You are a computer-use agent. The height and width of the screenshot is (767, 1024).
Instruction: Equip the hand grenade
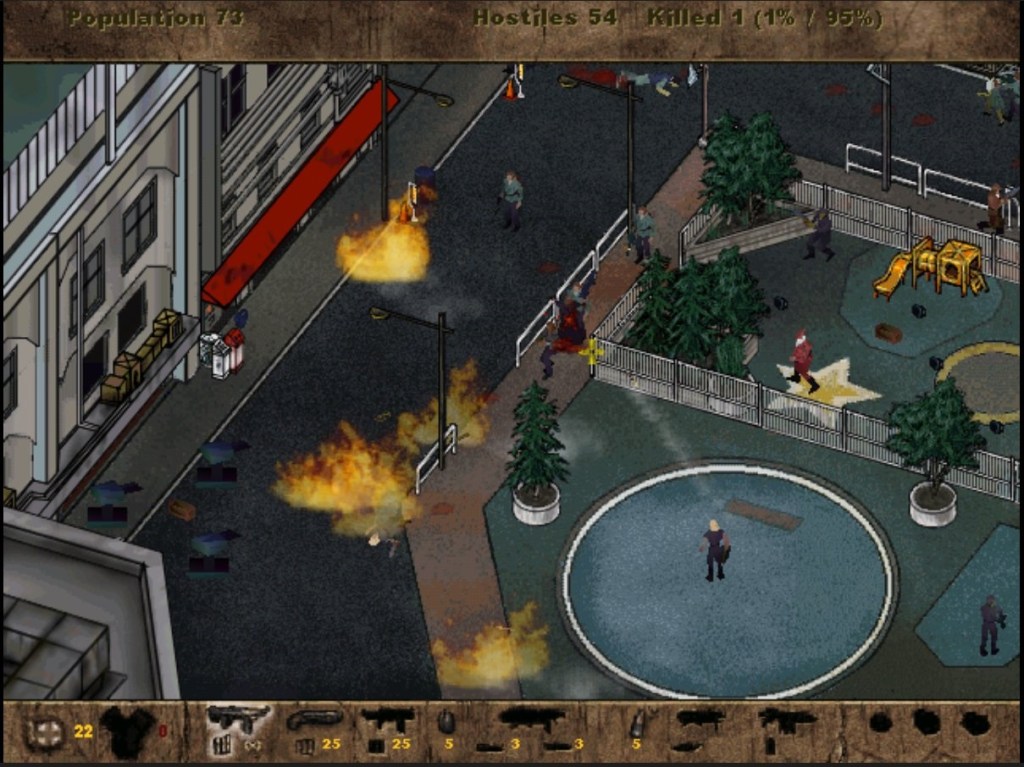pyautogui.click(x=446, y=722)
